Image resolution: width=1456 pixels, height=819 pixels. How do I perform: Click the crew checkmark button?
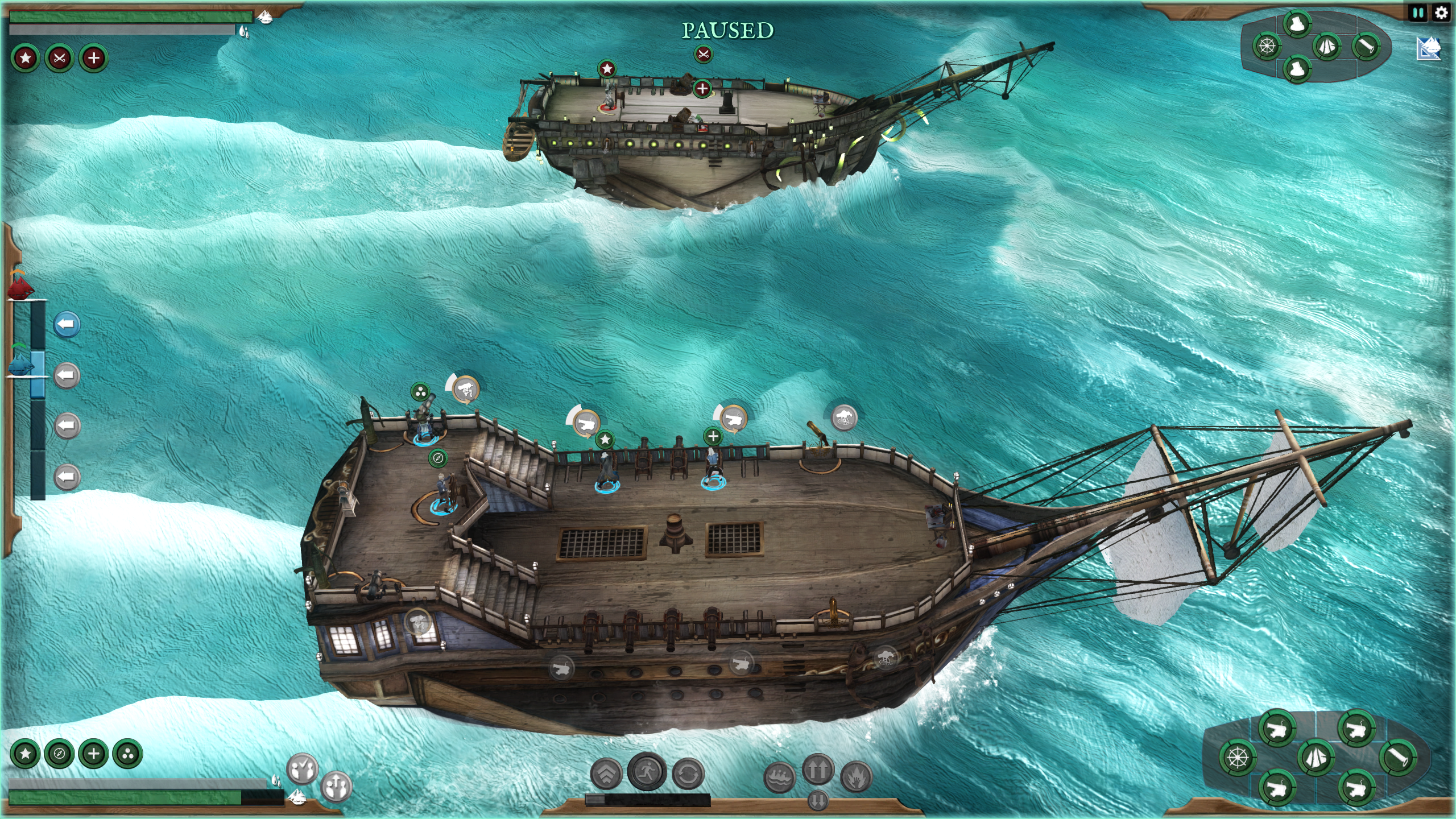[x=302, y=770]
